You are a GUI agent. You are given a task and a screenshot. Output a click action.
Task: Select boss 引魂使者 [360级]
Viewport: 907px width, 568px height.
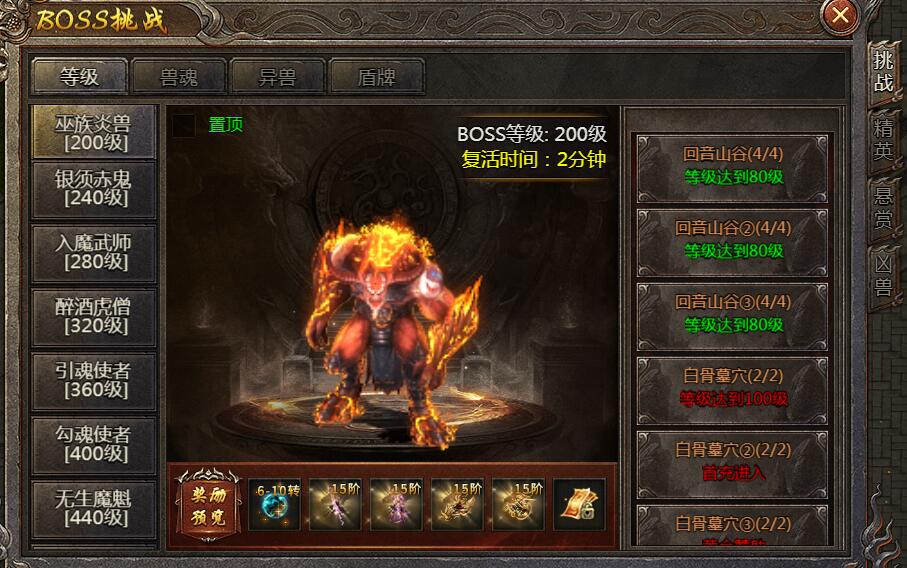coord(94,380)
